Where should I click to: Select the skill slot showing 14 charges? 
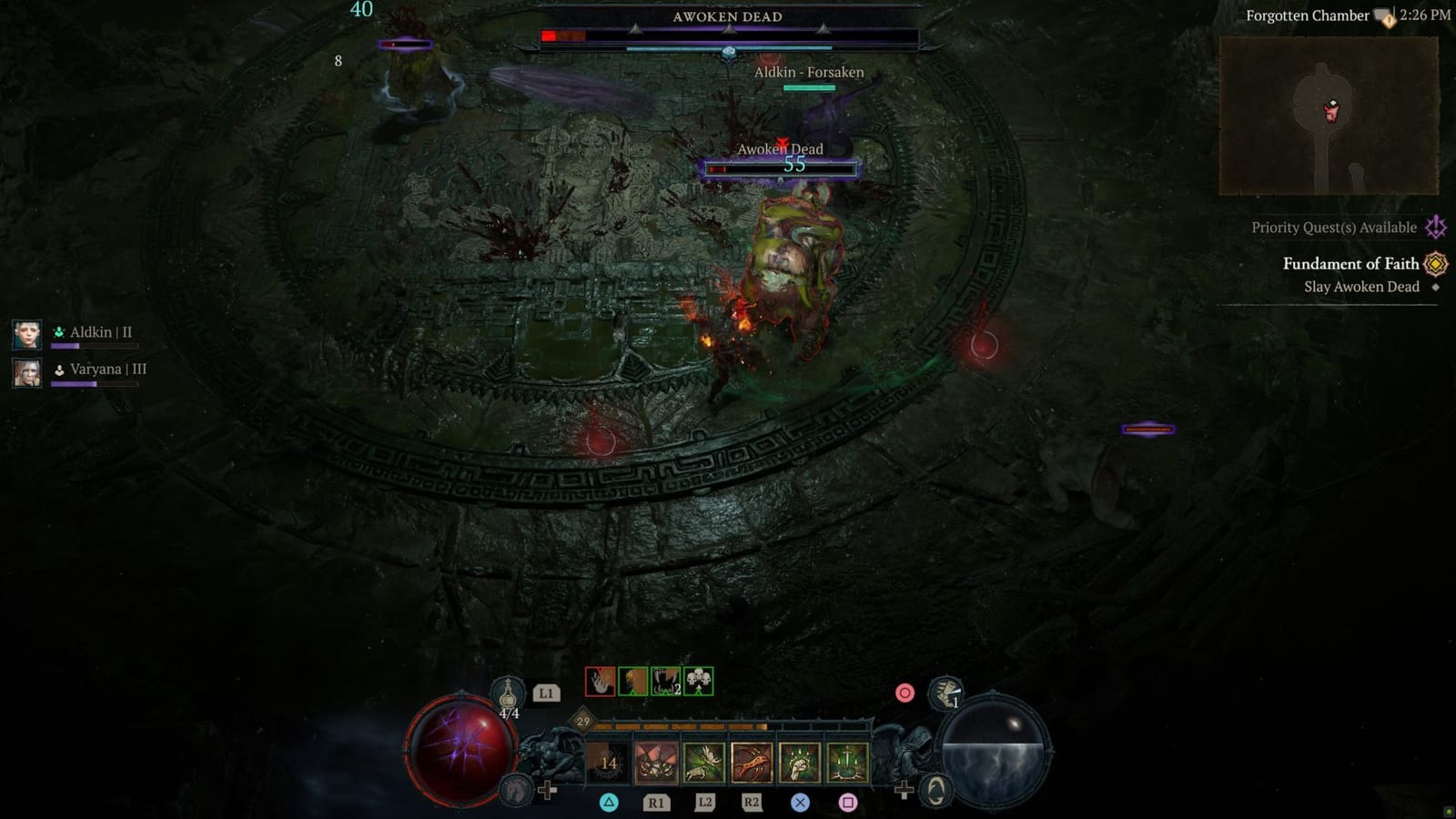607,763
